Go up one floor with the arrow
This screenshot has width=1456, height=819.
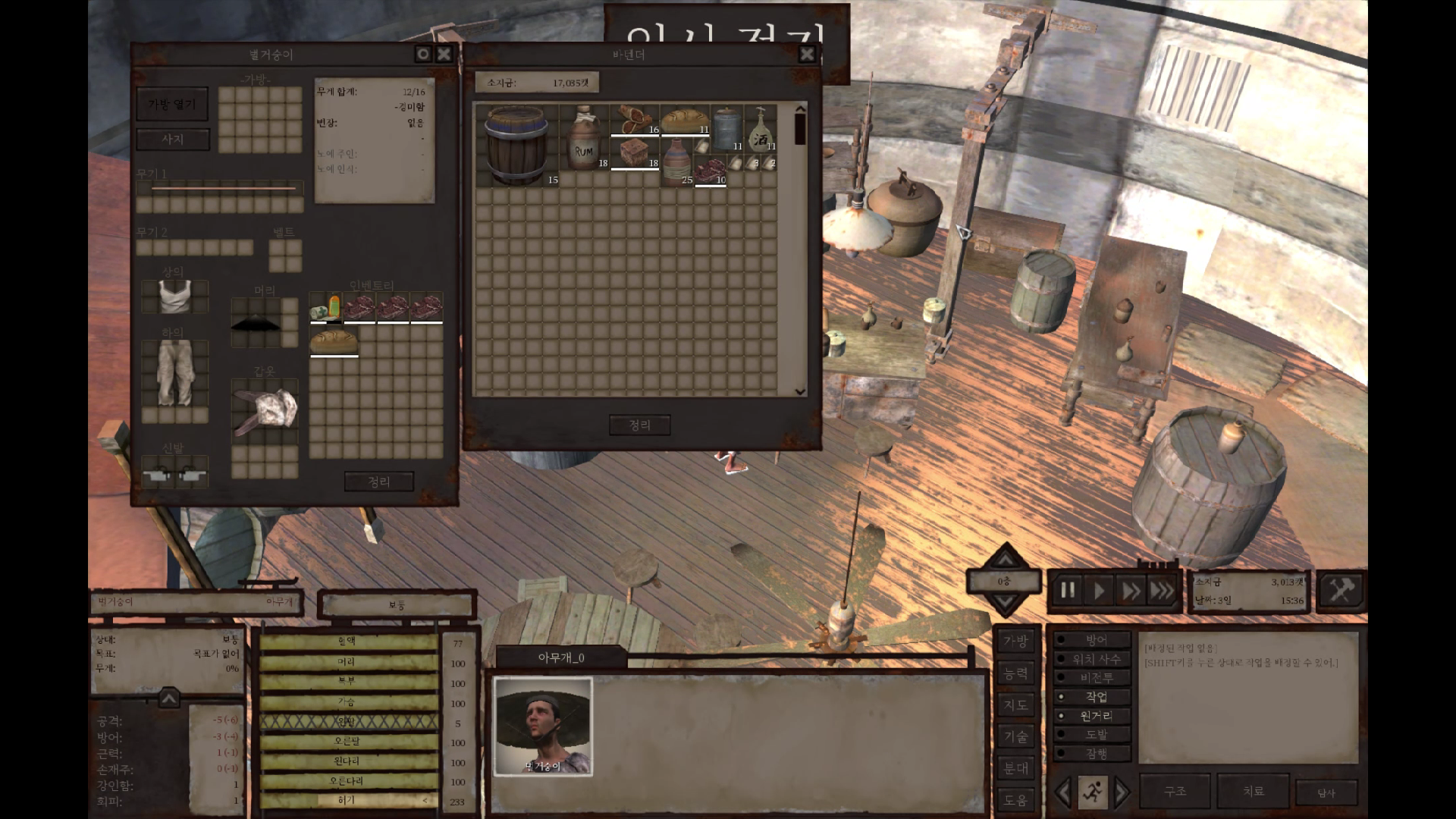[x=1005, y=559]
